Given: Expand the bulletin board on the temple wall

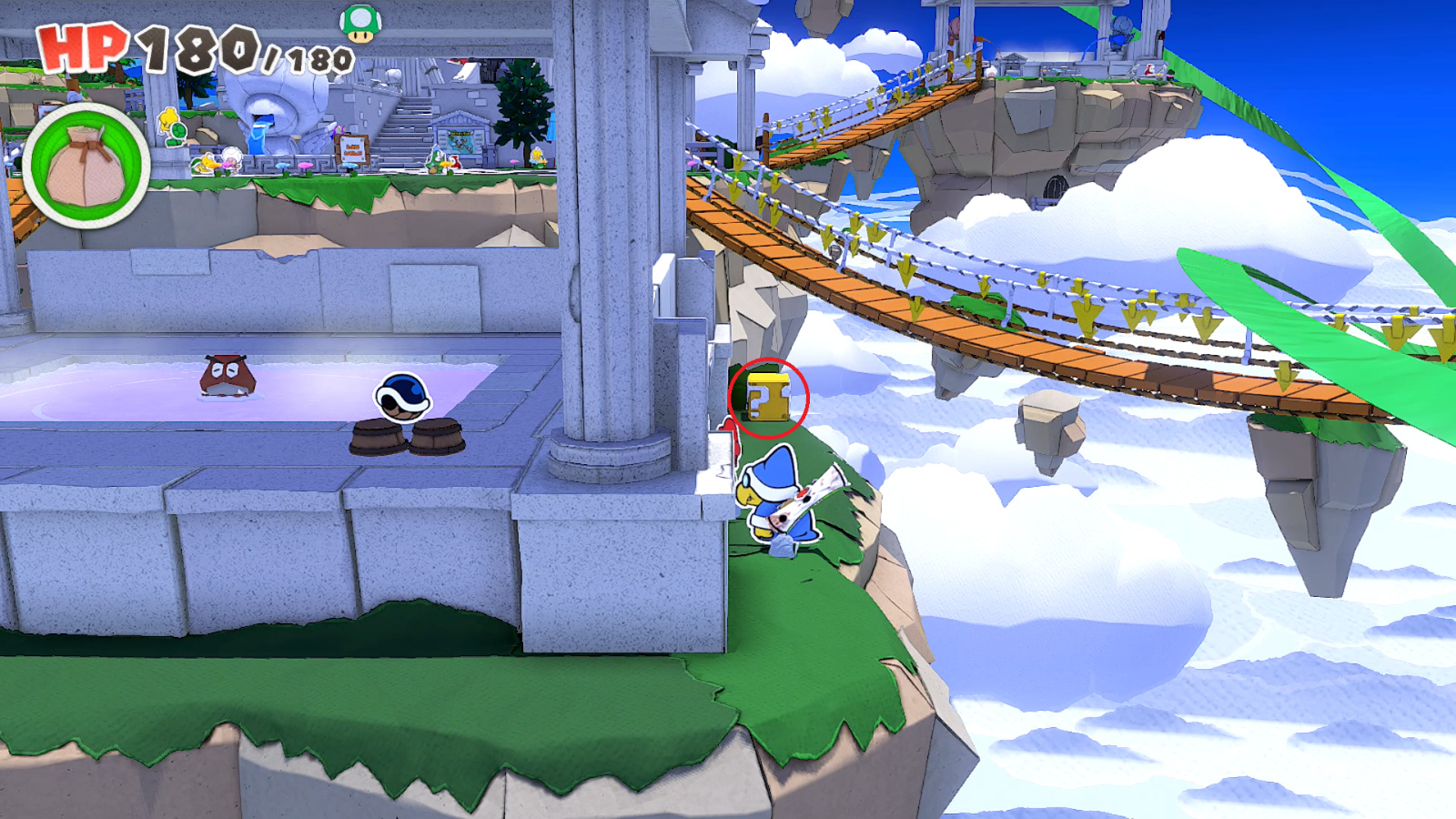Looking at the screenshot, I should 460,143.
